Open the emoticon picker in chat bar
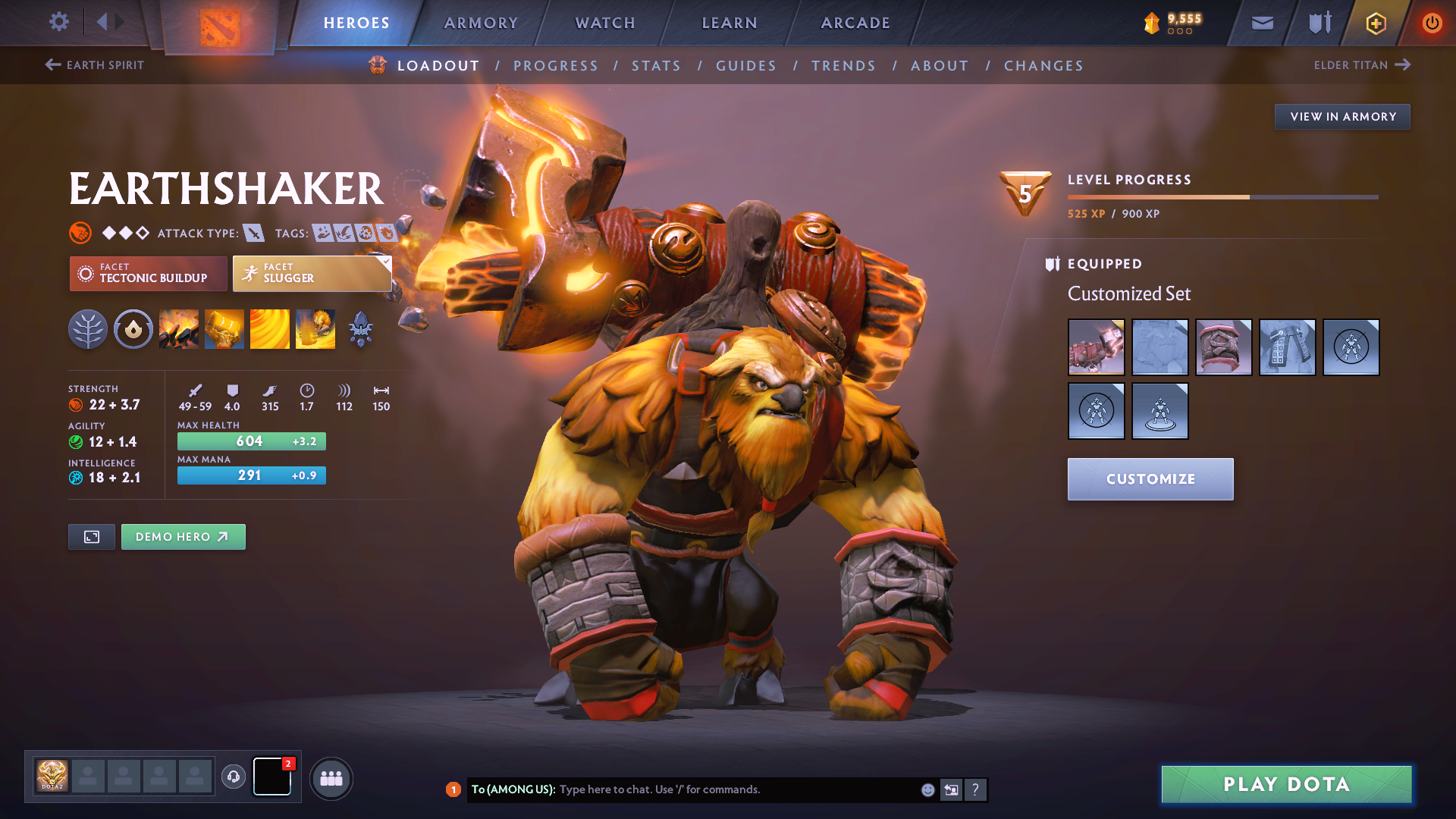 click(x=927, y=789)
